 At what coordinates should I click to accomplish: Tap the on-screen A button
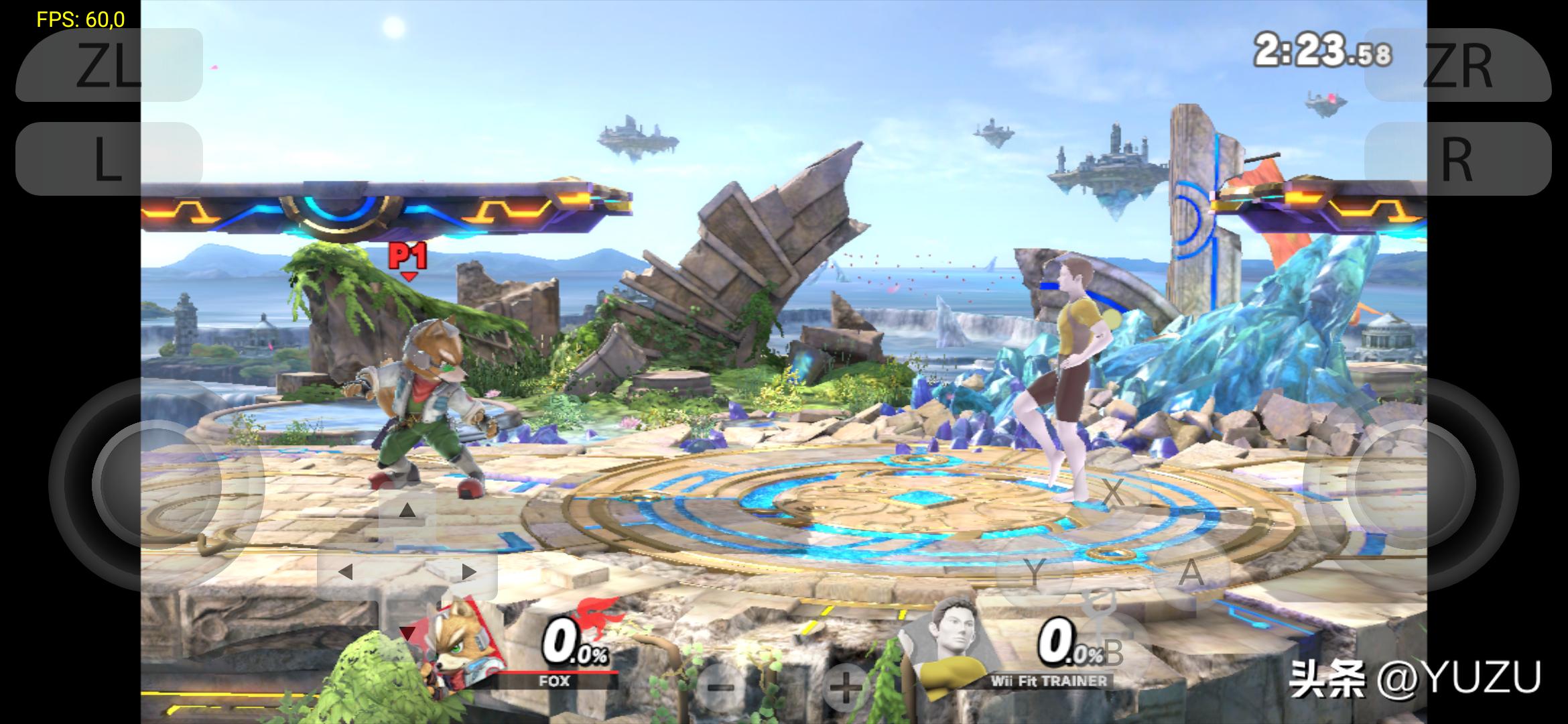[x=1191, y=572]
